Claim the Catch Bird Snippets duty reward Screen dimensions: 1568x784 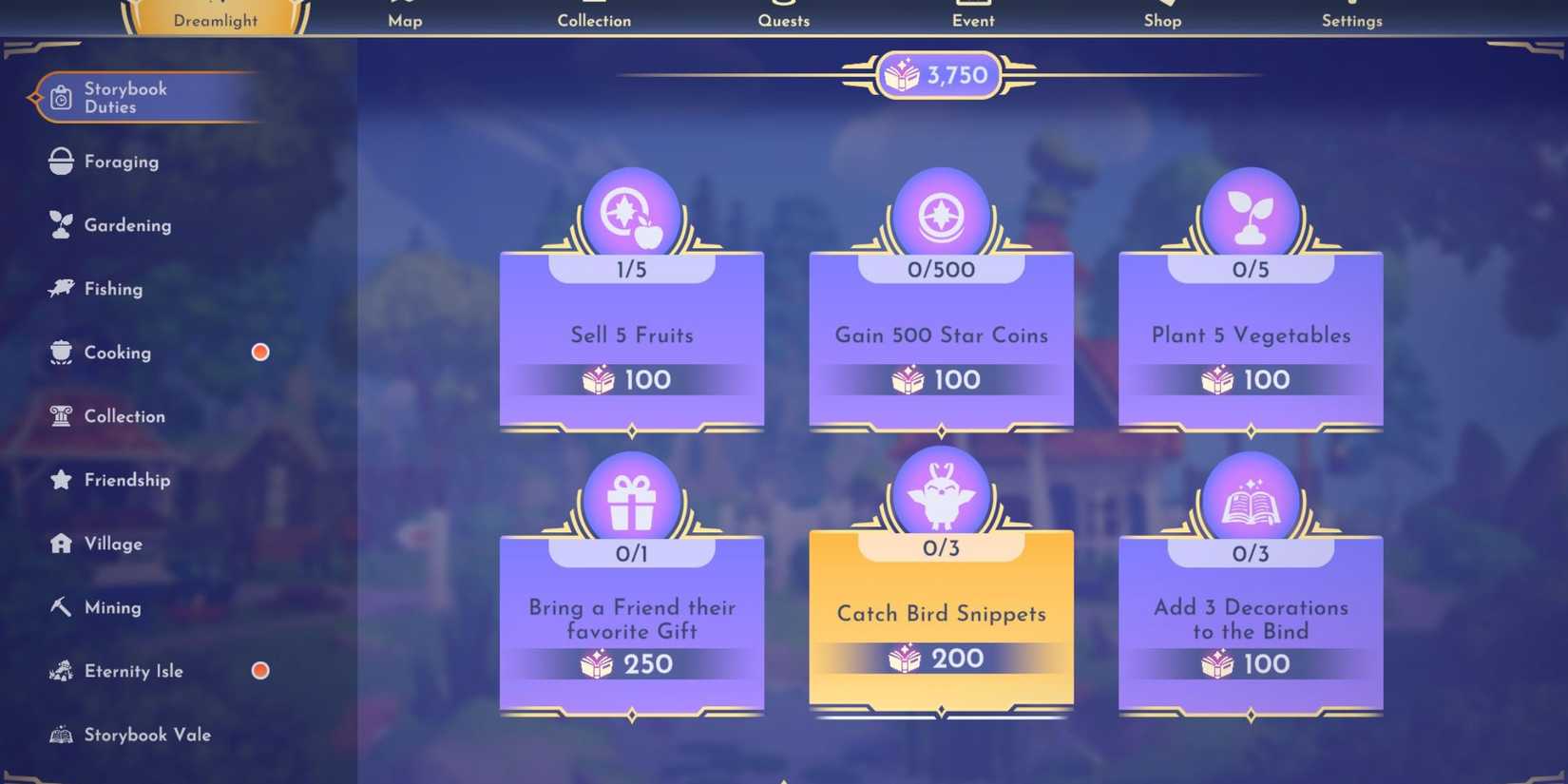pyautogui.click(x=940, y=622)
